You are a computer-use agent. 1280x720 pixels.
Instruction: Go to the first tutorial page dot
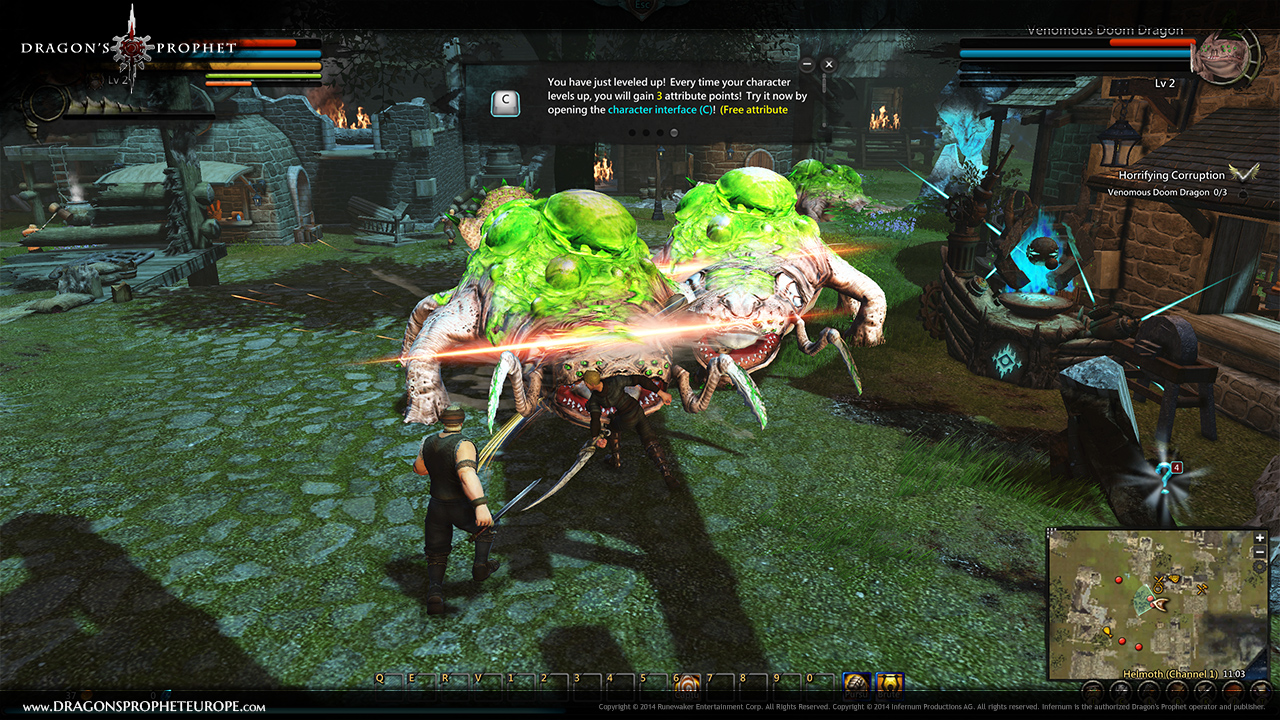pyautogui.click(x=631, y=132)
